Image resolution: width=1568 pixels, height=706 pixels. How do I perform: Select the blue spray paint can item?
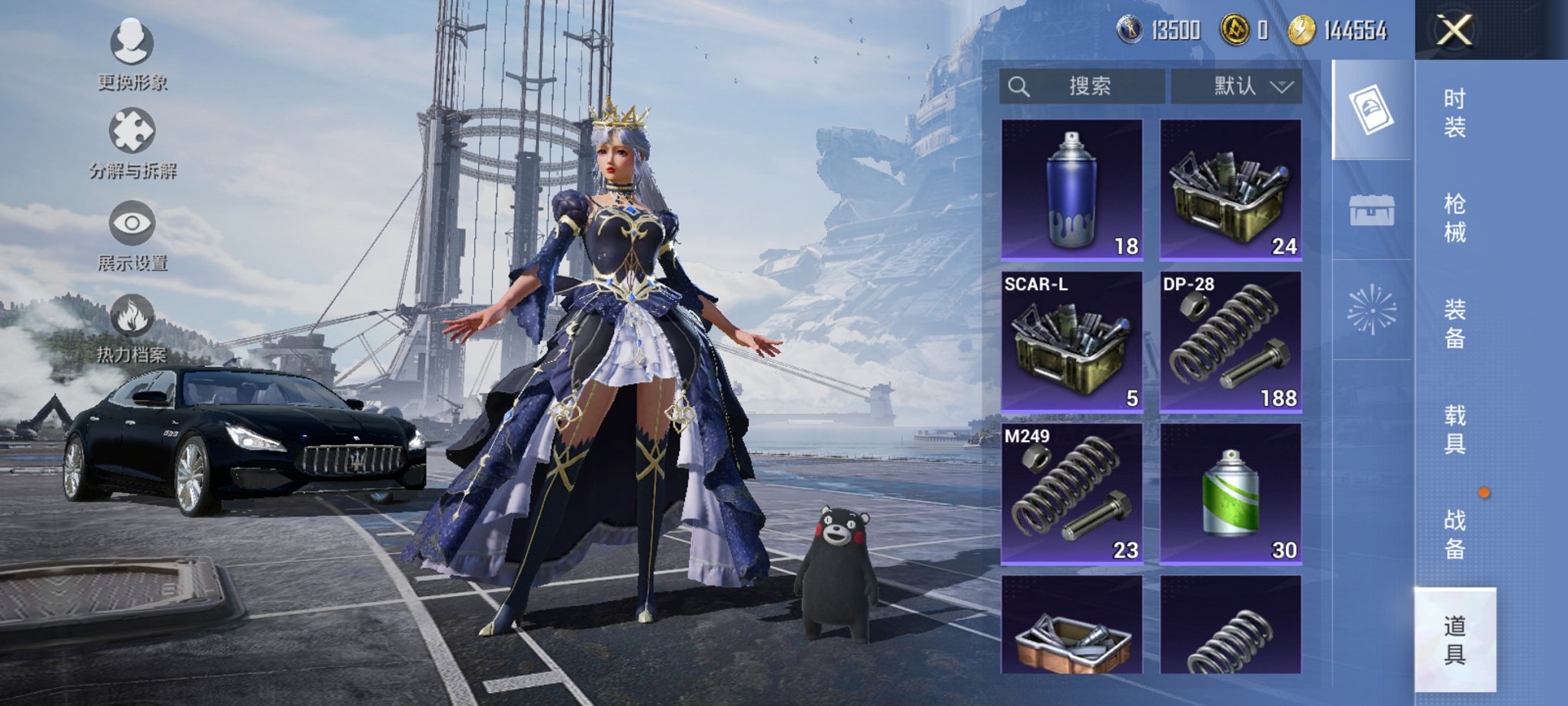click(1071, 189)
